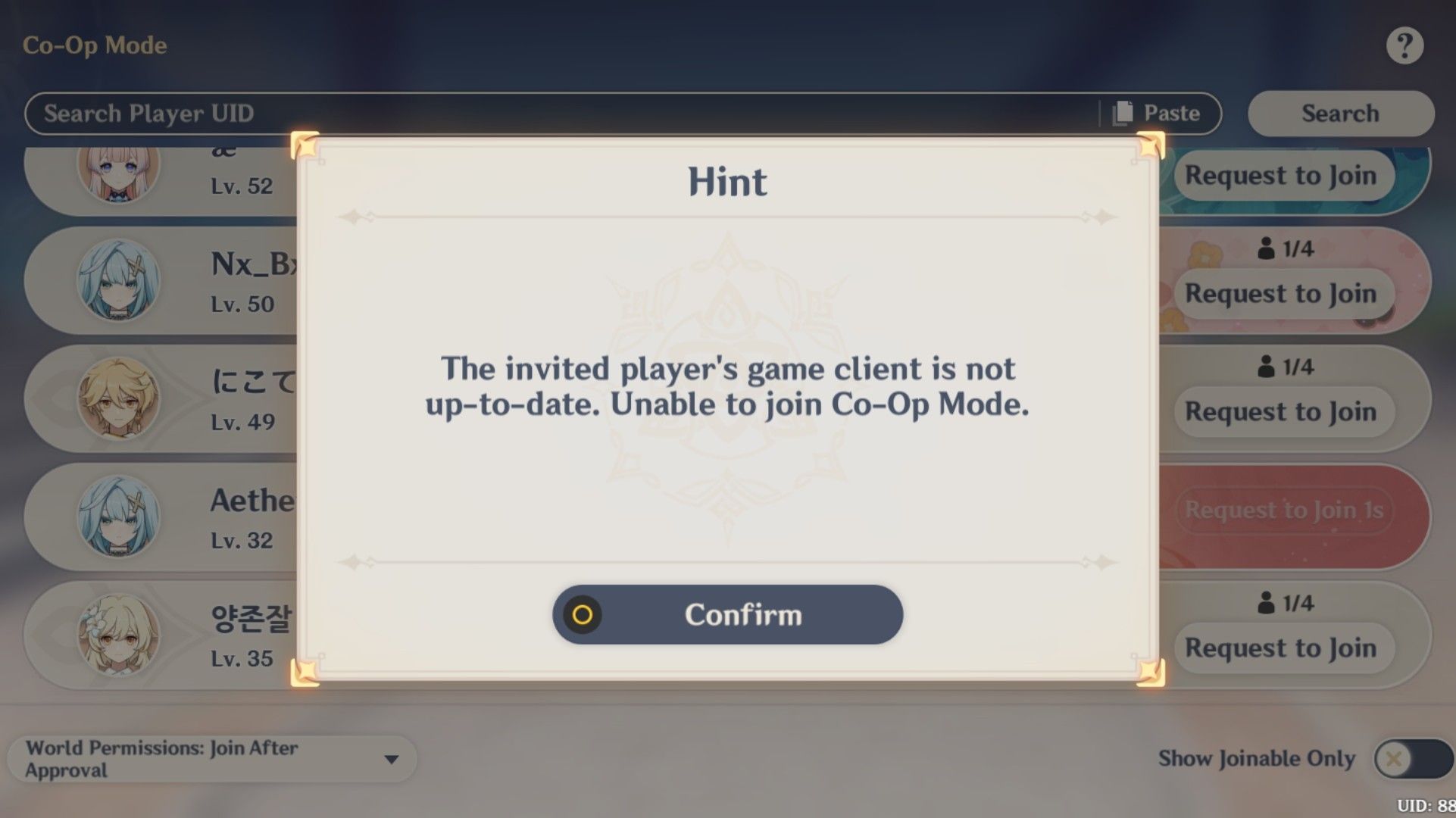Image resolution: width=1456 pixels, height=818 pixels.
Task: Request to join Nx_Bx's world
Action: point(1283,294)
